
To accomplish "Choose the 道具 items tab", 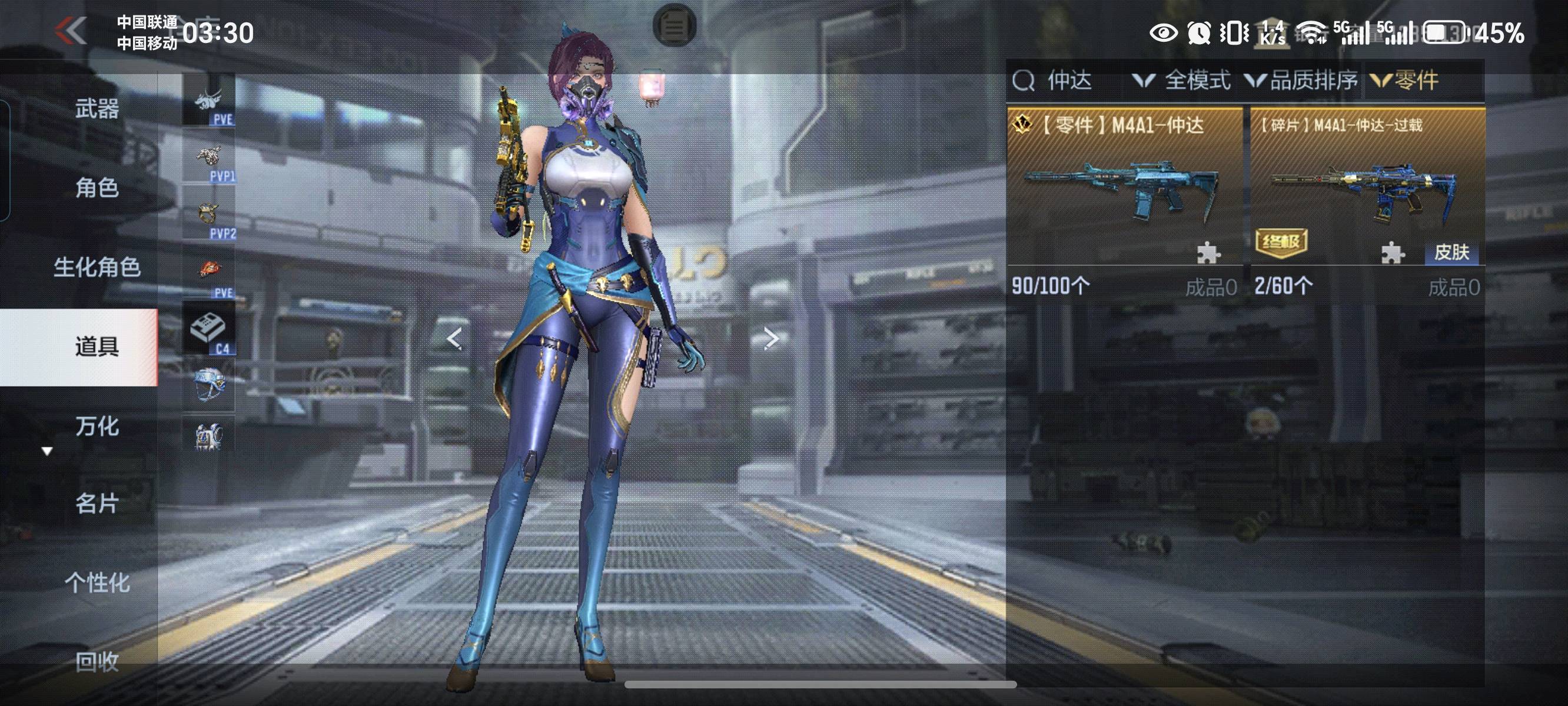I will coord(97,347).
